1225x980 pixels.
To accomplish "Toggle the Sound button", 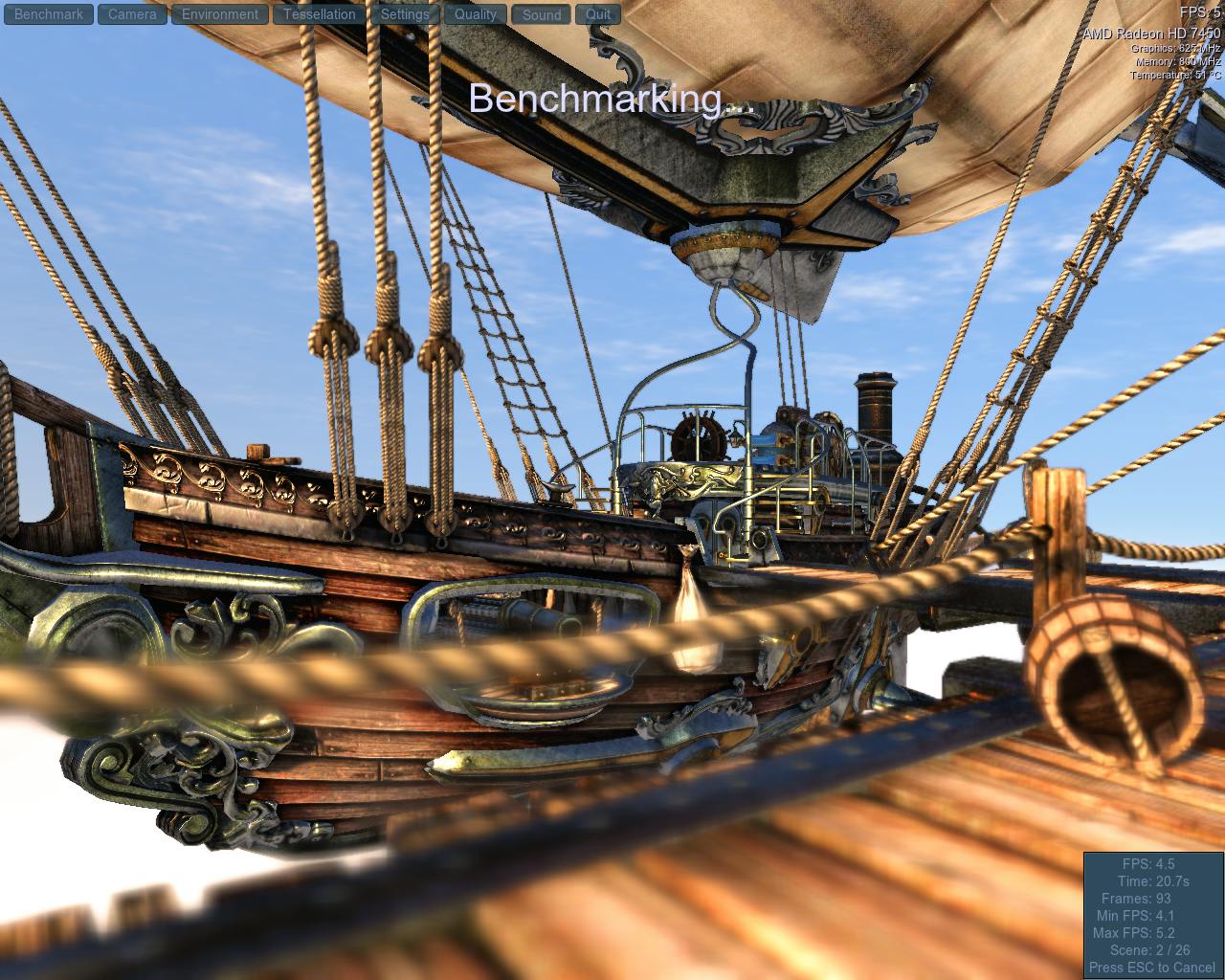I will [x=542, y=14].
